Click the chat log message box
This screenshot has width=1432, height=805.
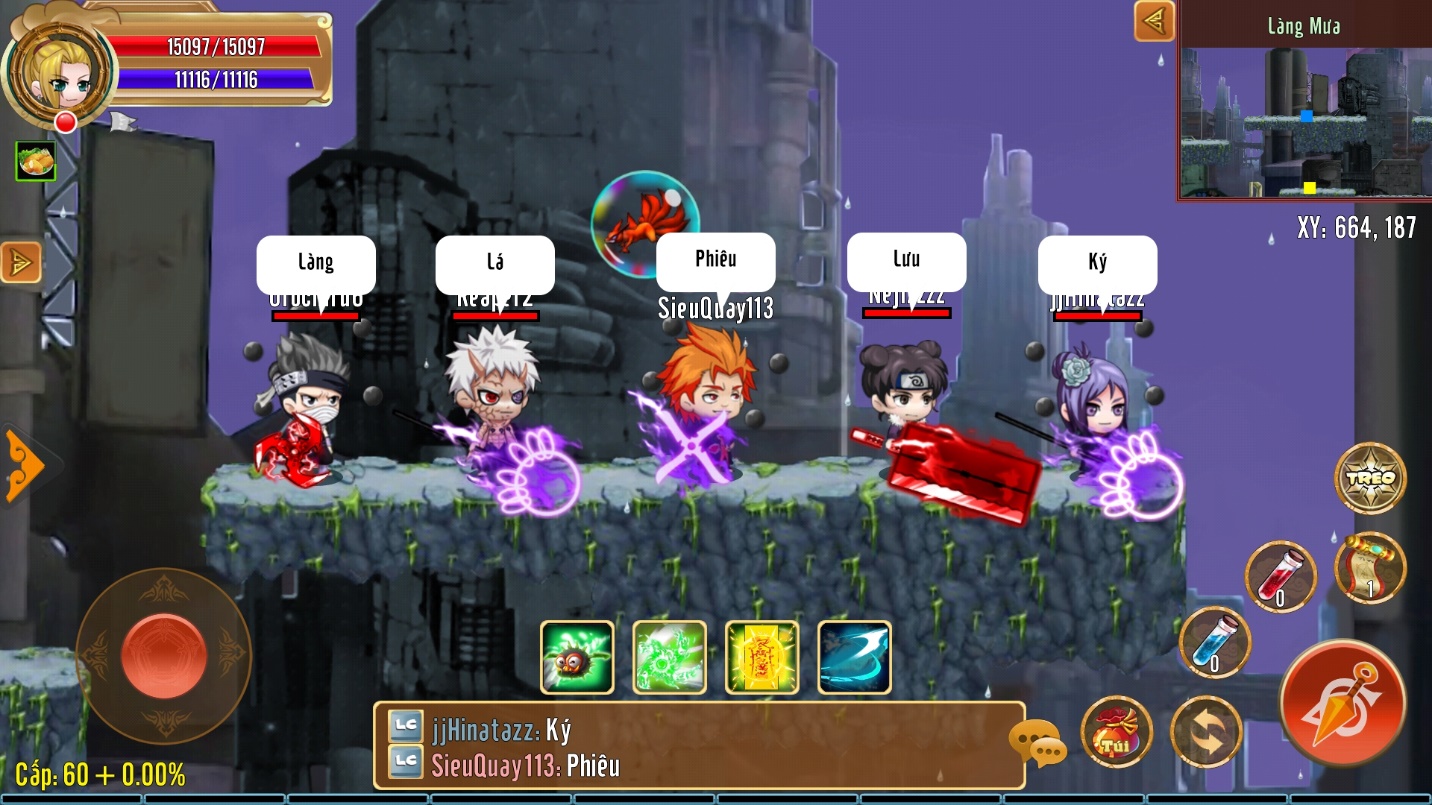698,746
